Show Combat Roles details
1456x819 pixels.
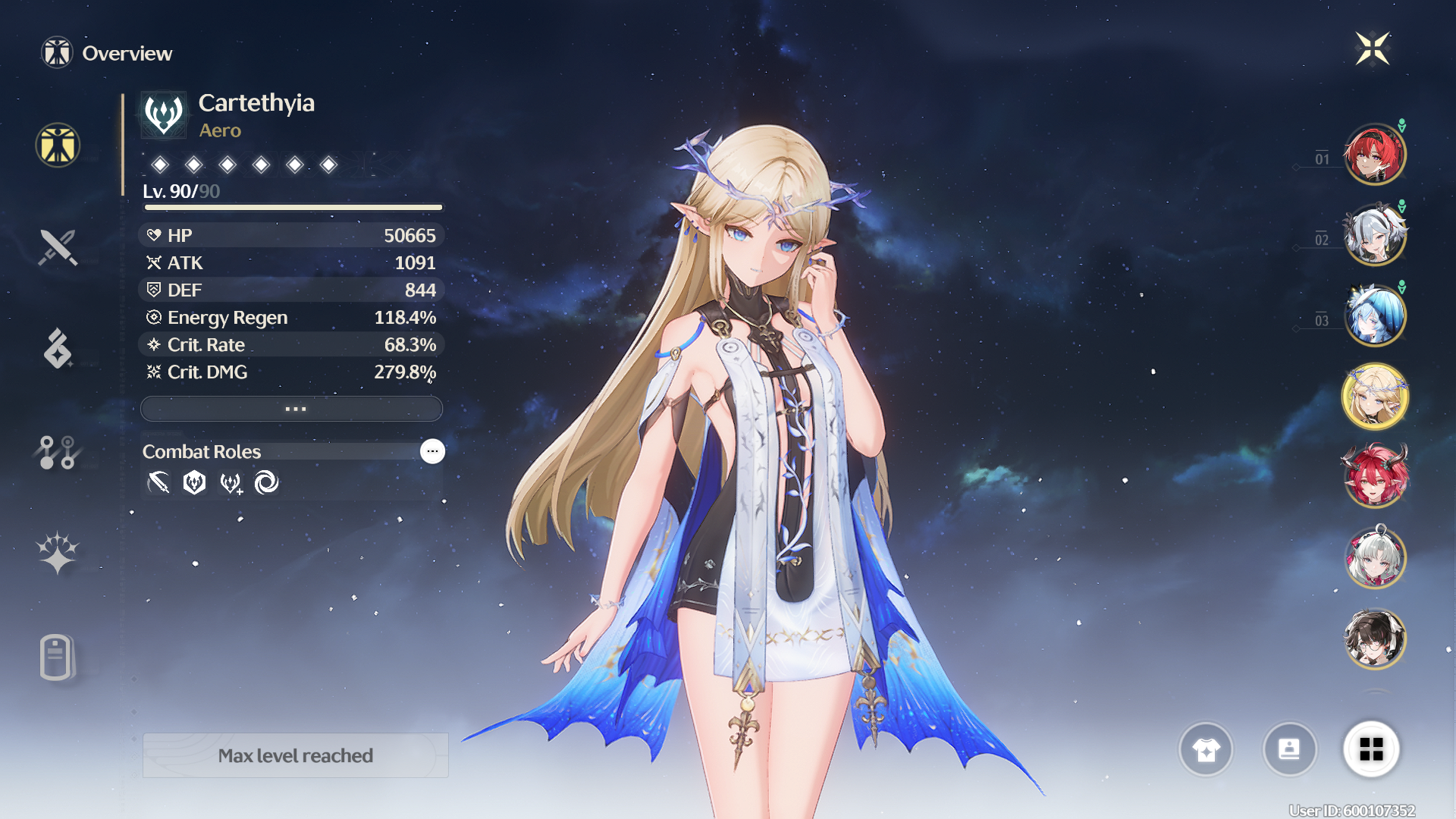(432, 451)
